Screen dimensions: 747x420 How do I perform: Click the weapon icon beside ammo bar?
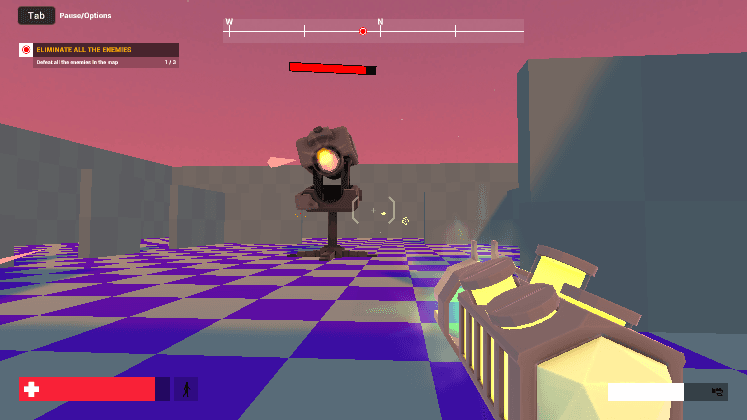[716, 391]
